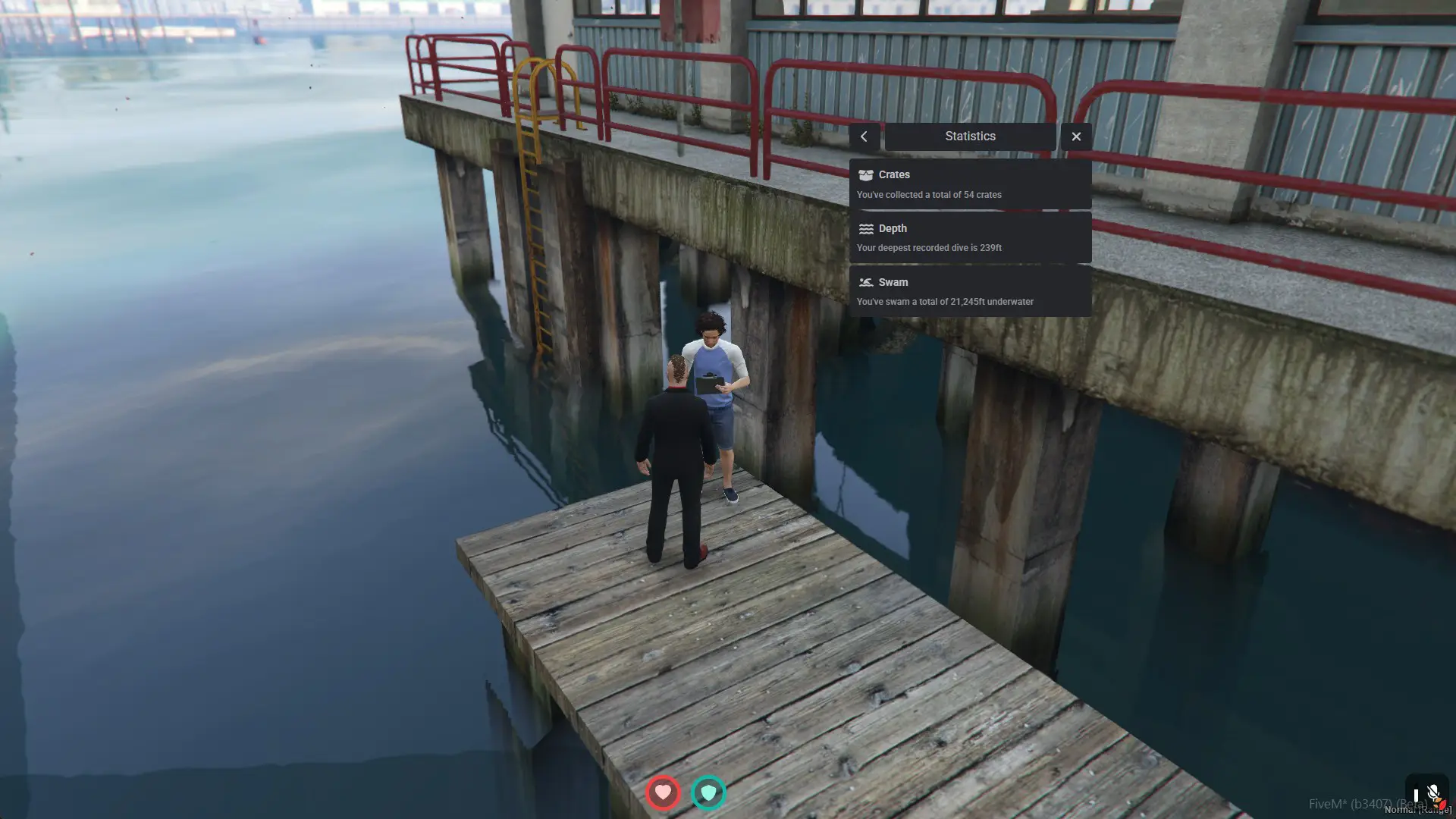Go back from the Statistics menu
Viewport: 1456px width, 819px height.
[864, 136]
